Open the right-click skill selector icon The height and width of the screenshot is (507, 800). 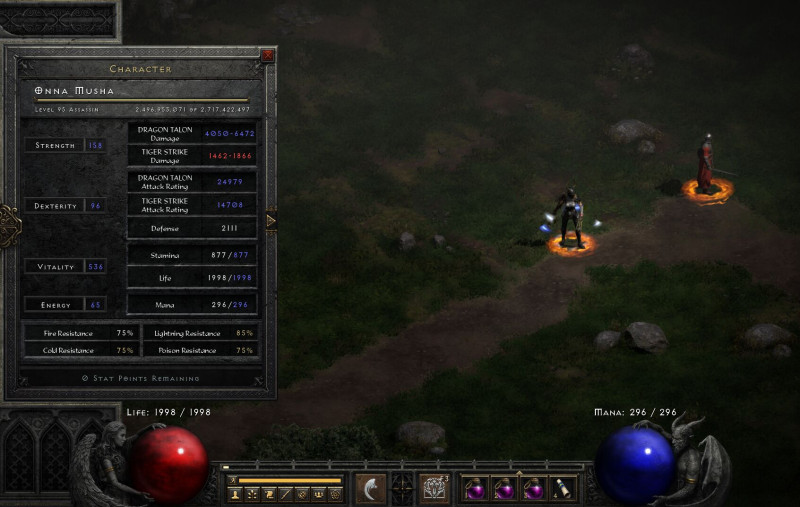[x=434, y=487]
